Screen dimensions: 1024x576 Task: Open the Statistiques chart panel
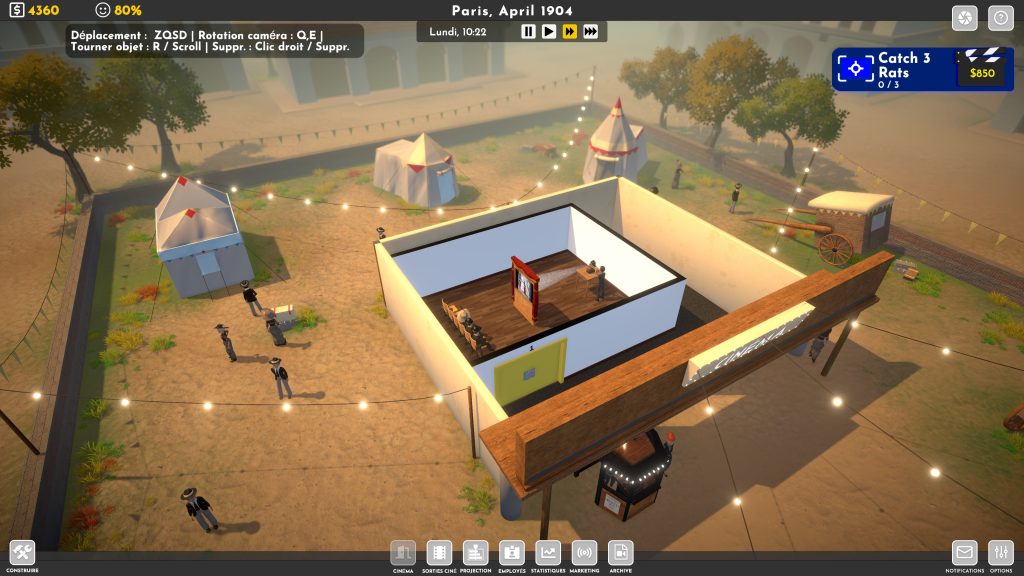click(x=548, y=552)
